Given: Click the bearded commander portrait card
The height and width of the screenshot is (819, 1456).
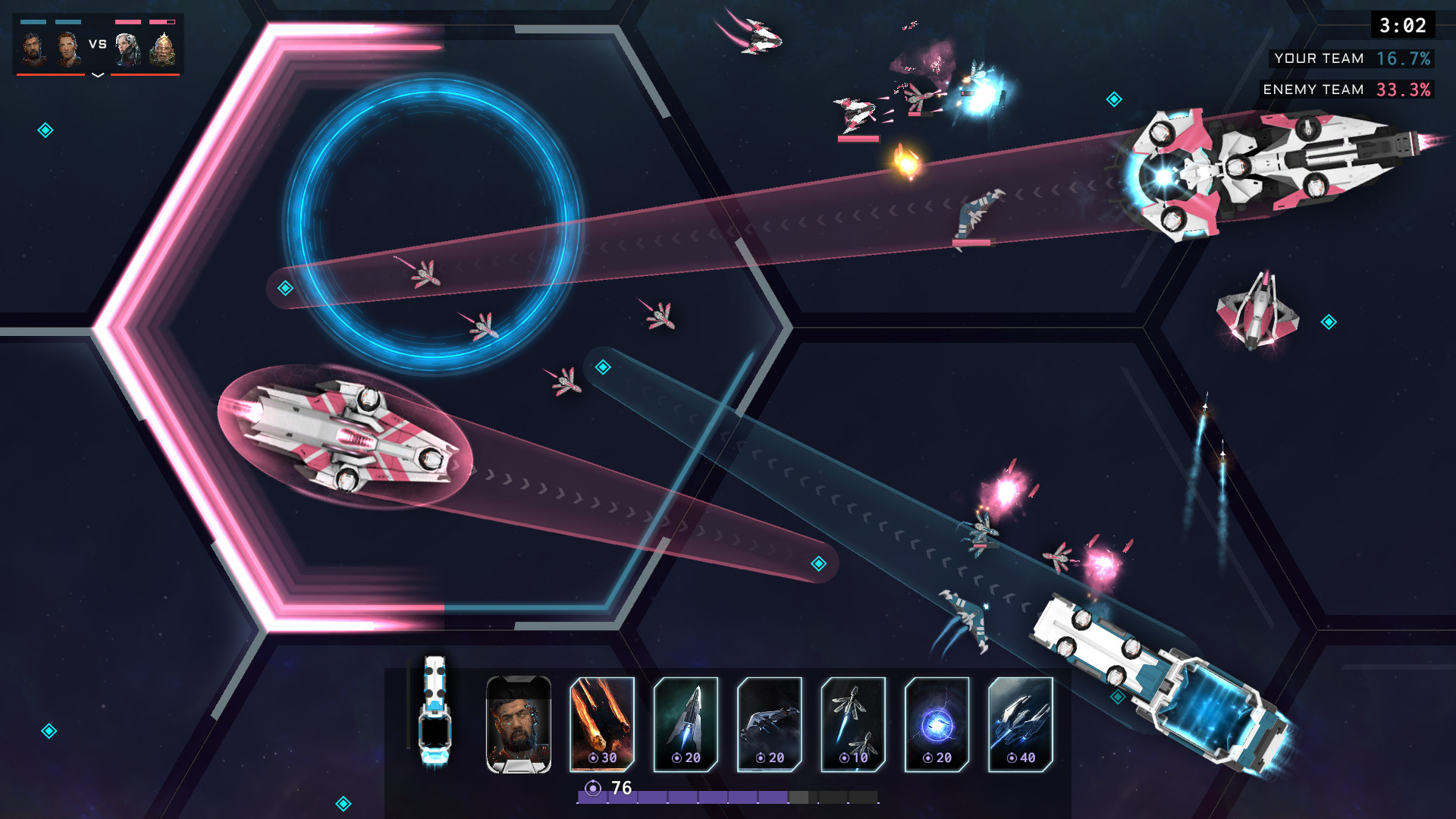Looking at the screenshot, I should click(x=519, y=723).
